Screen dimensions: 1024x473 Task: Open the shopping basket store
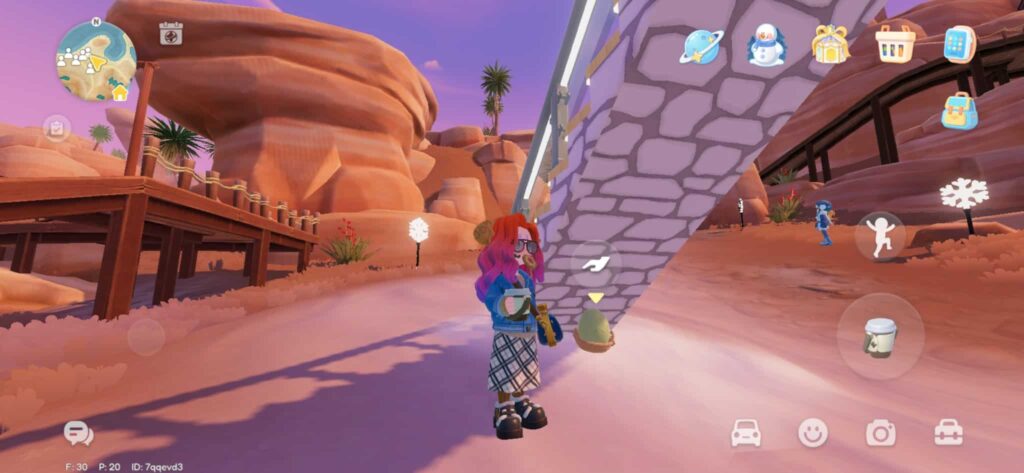pyautogui.click(x=894, y=44)
